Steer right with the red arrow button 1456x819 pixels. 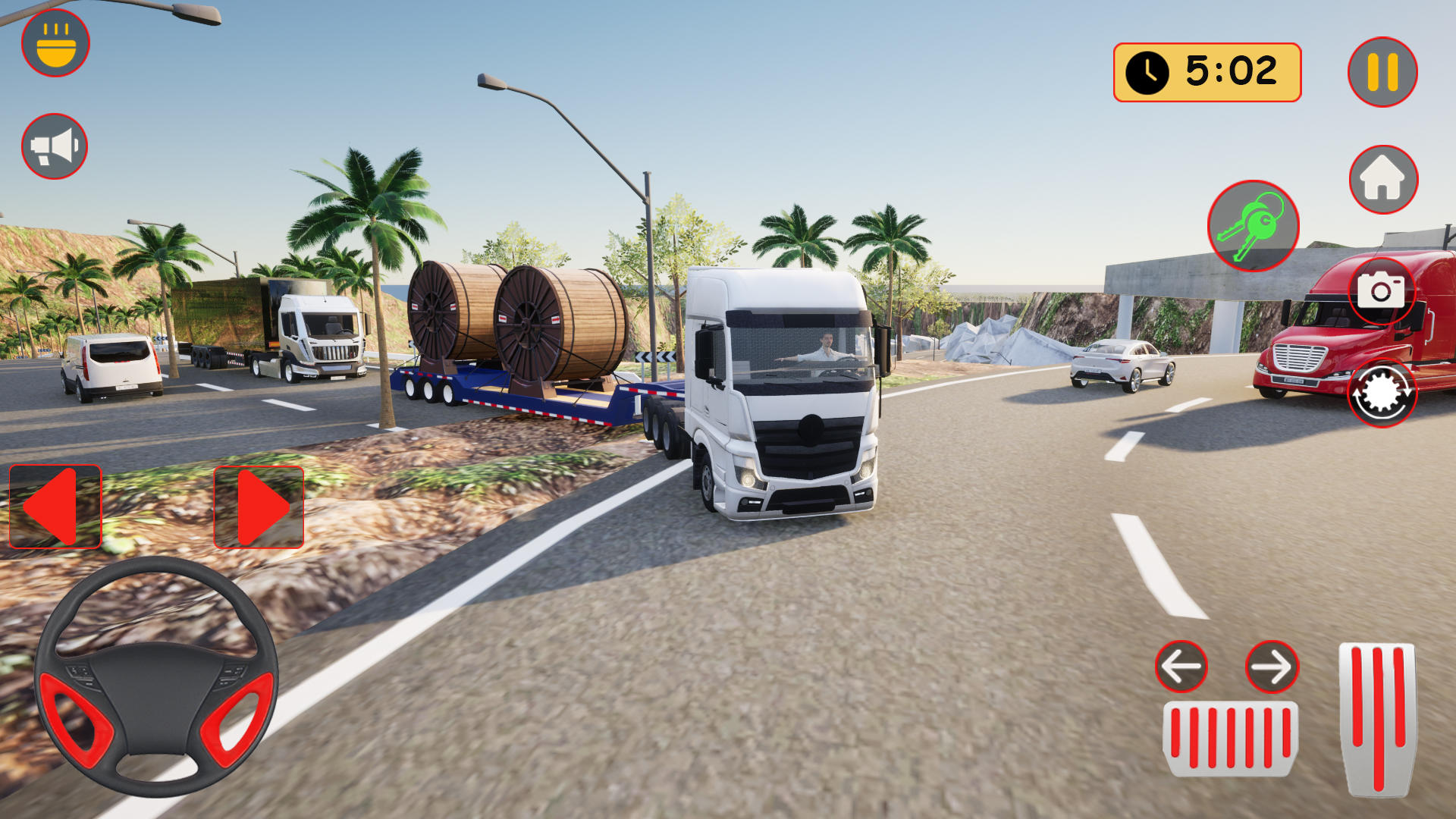tap(258, 507)
